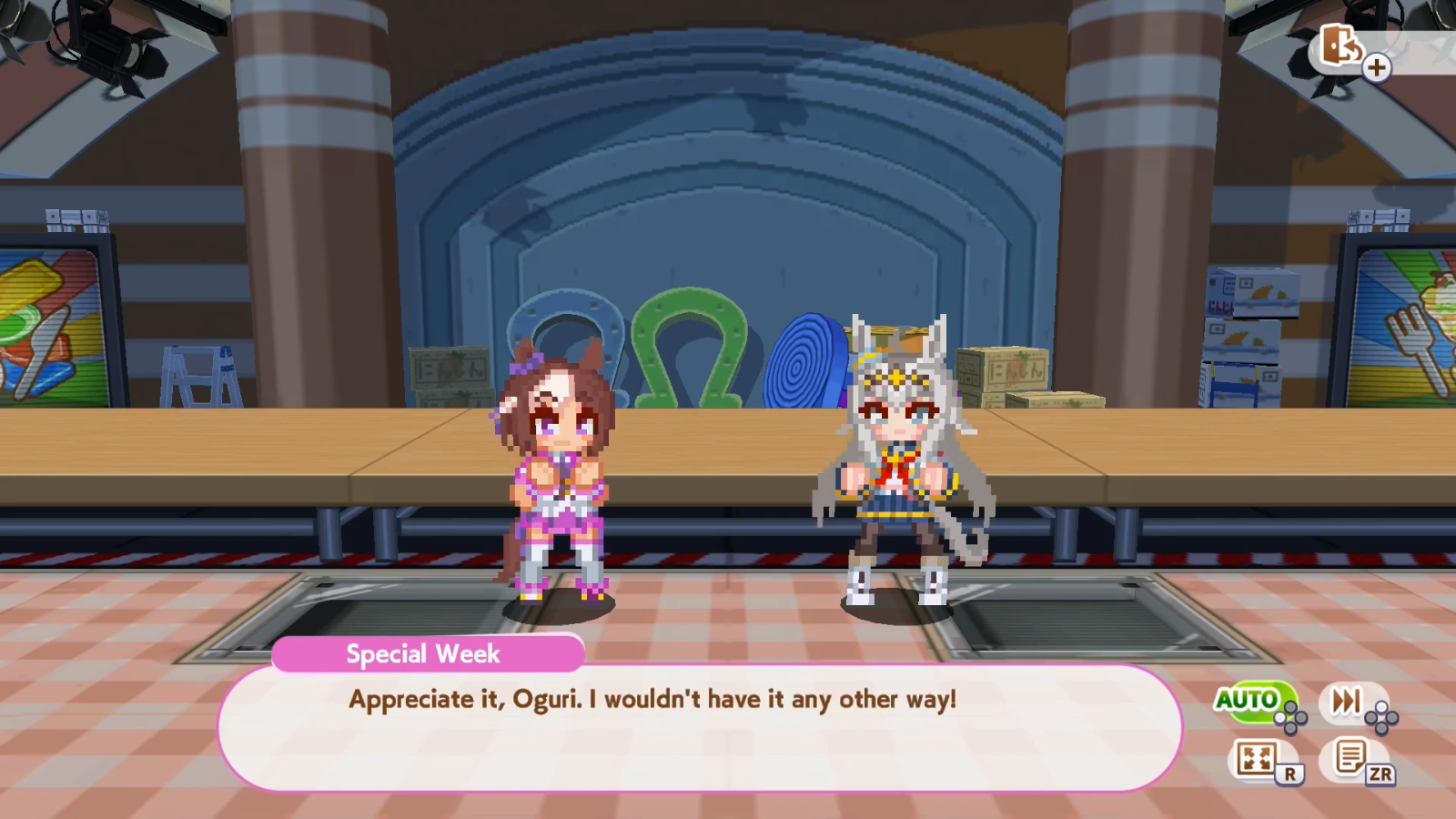Open the dialogue log document icon
Screen dimensions: 1456x819
click(1350, 757)
